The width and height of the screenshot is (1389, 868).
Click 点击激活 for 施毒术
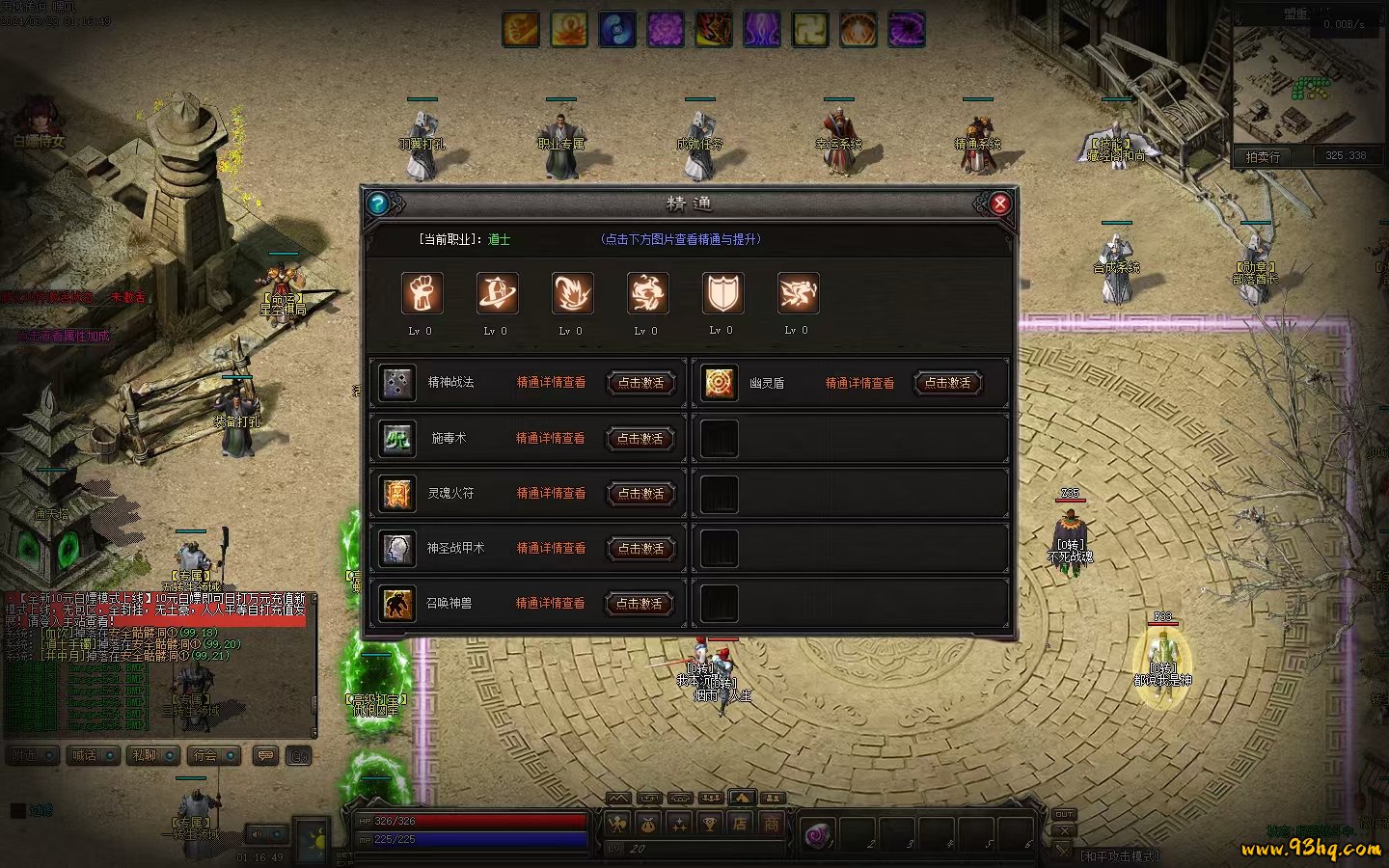(640, 439)
